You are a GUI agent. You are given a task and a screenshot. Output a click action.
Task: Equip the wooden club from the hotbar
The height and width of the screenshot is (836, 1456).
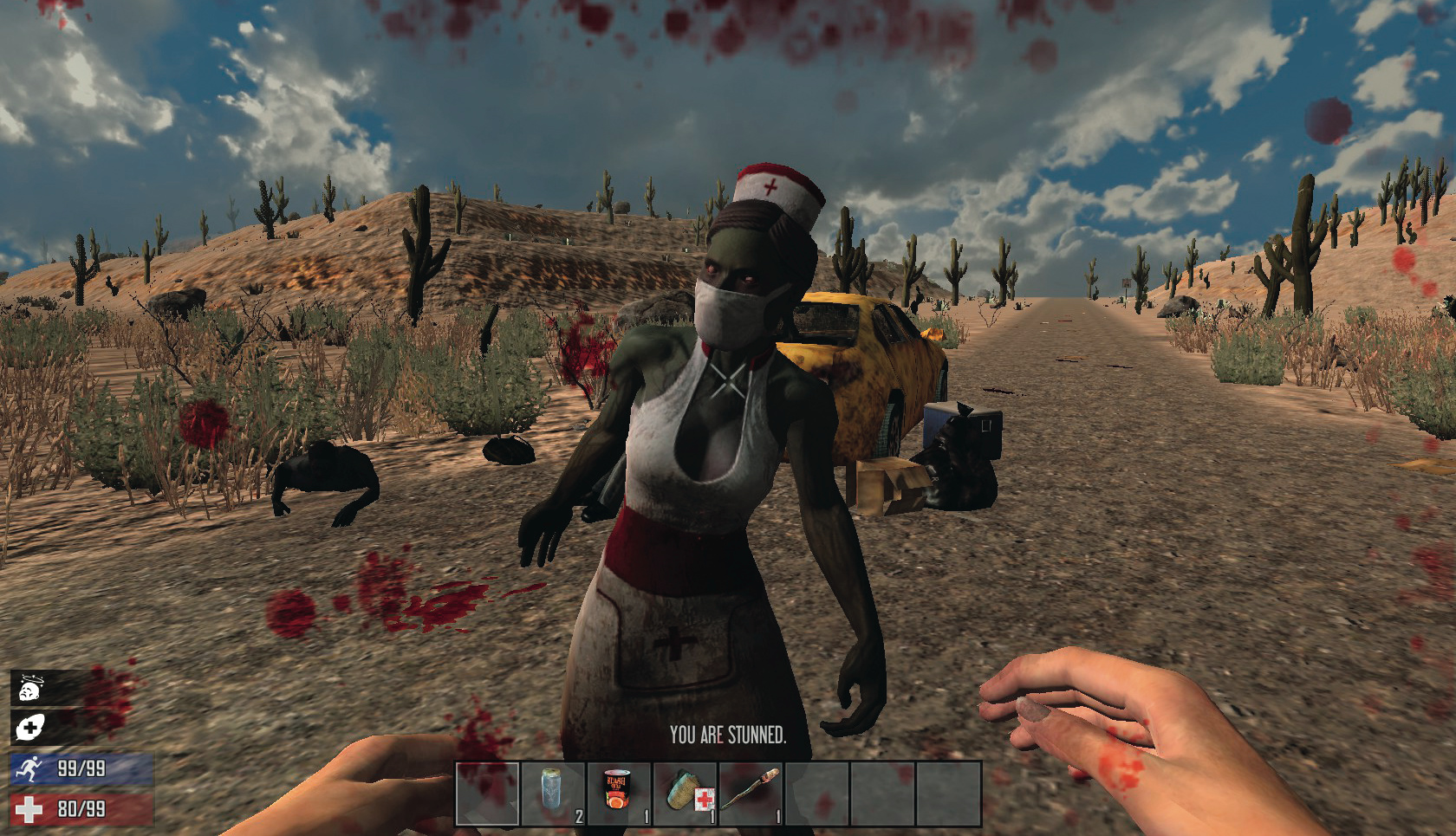tap(751, 793)
